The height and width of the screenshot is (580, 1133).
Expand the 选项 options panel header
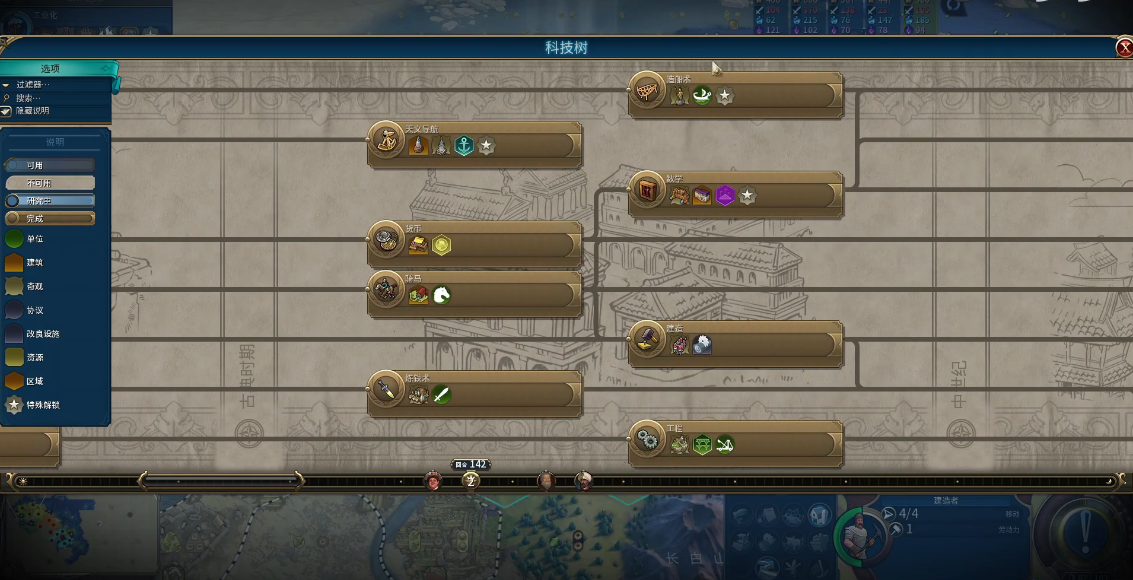pyautogui.click(x=58, y=69)
